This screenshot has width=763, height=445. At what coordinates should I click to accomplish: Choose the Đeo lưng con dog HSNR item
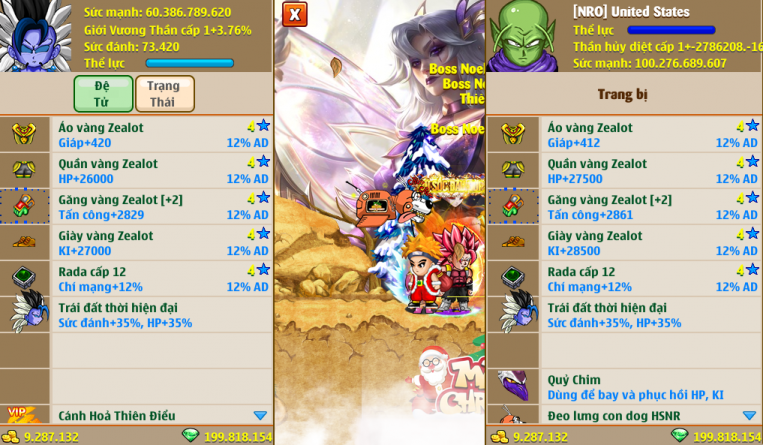(650, 415)
